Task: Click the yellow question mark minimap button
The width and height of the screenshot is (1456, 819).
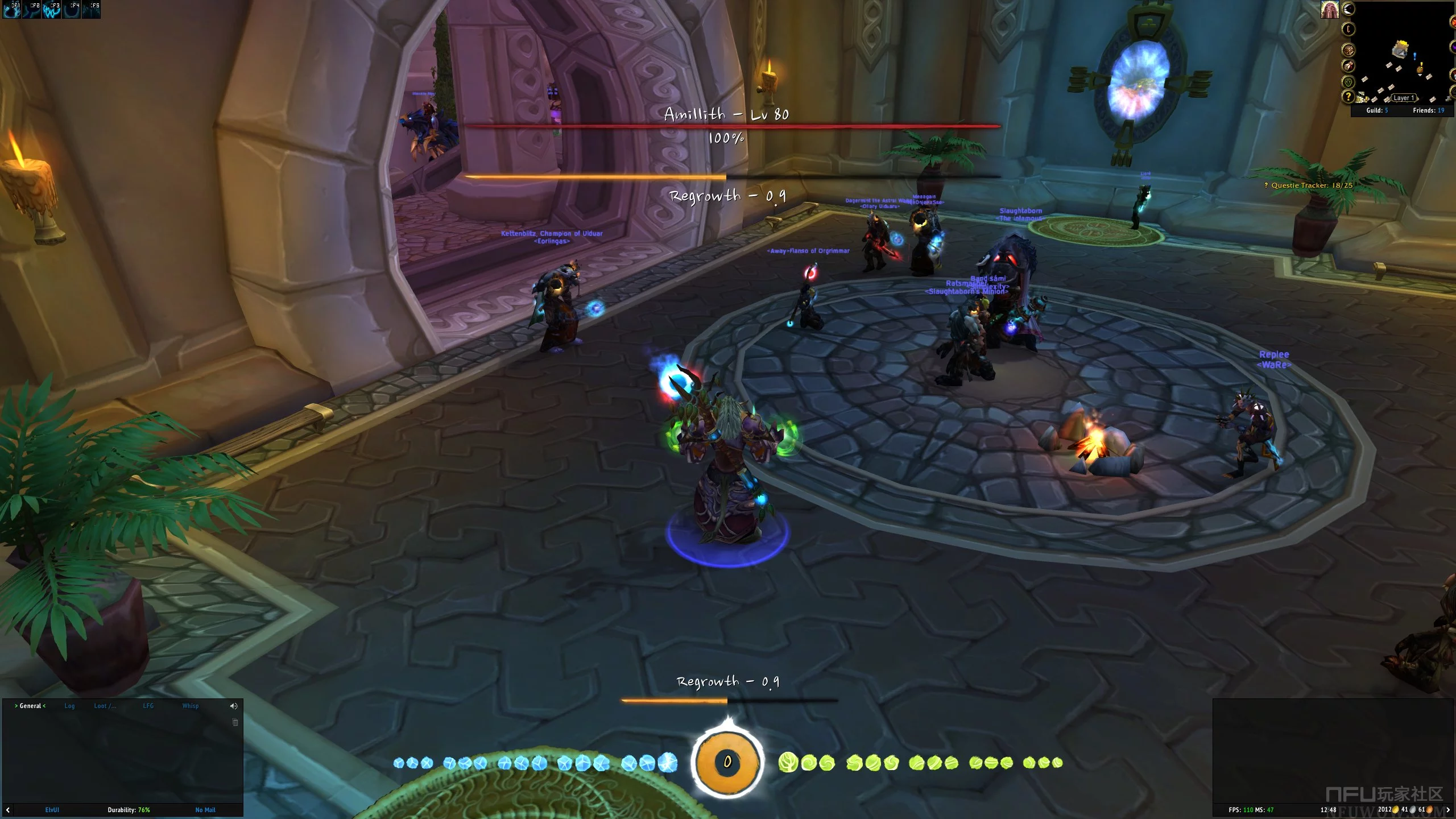Action: point(1347,97)
